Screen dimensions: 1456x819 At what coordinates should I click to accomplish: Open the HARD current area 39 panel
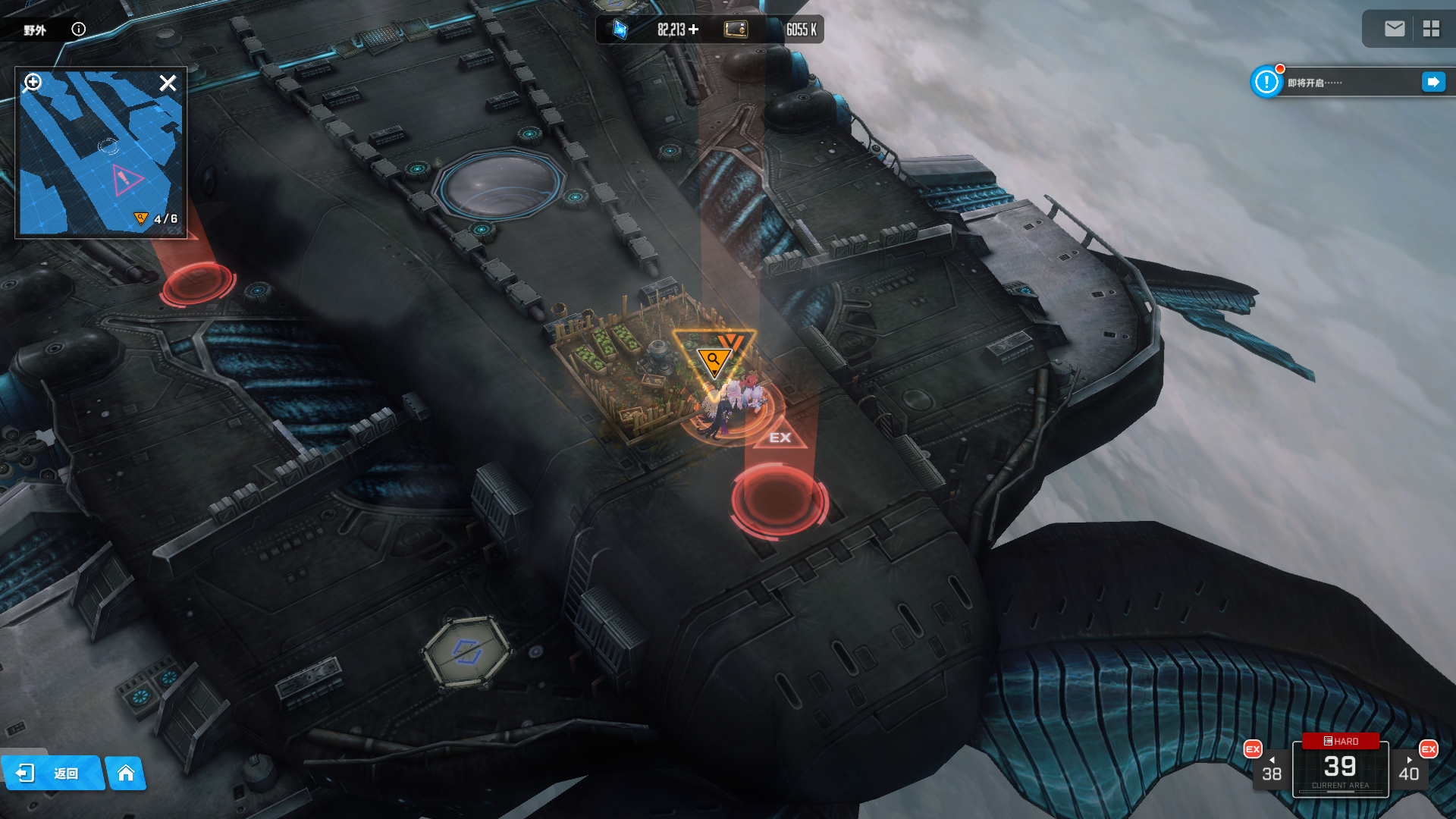(x=1340, y=767)
